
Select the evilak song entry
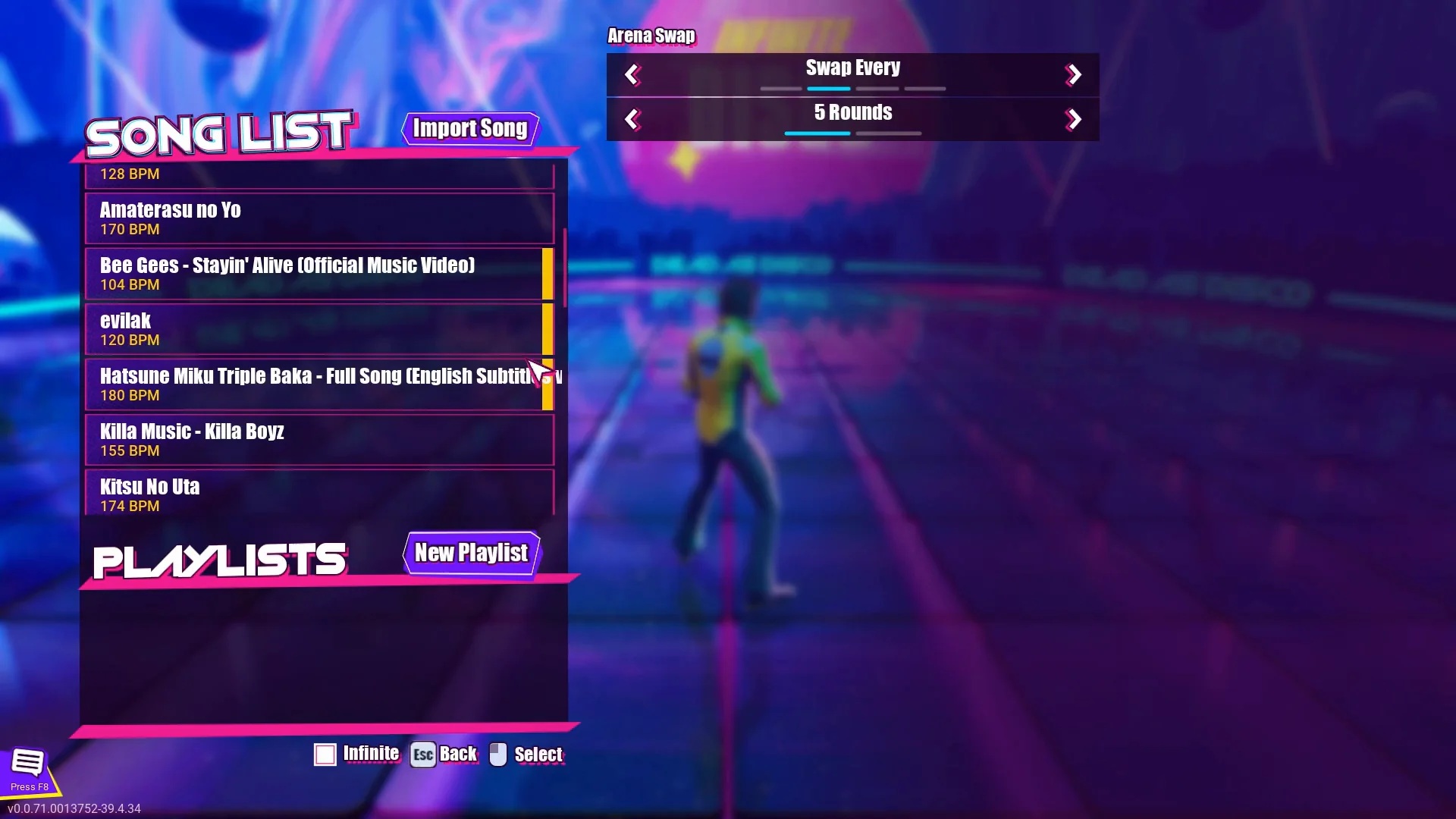pos(318,329)
